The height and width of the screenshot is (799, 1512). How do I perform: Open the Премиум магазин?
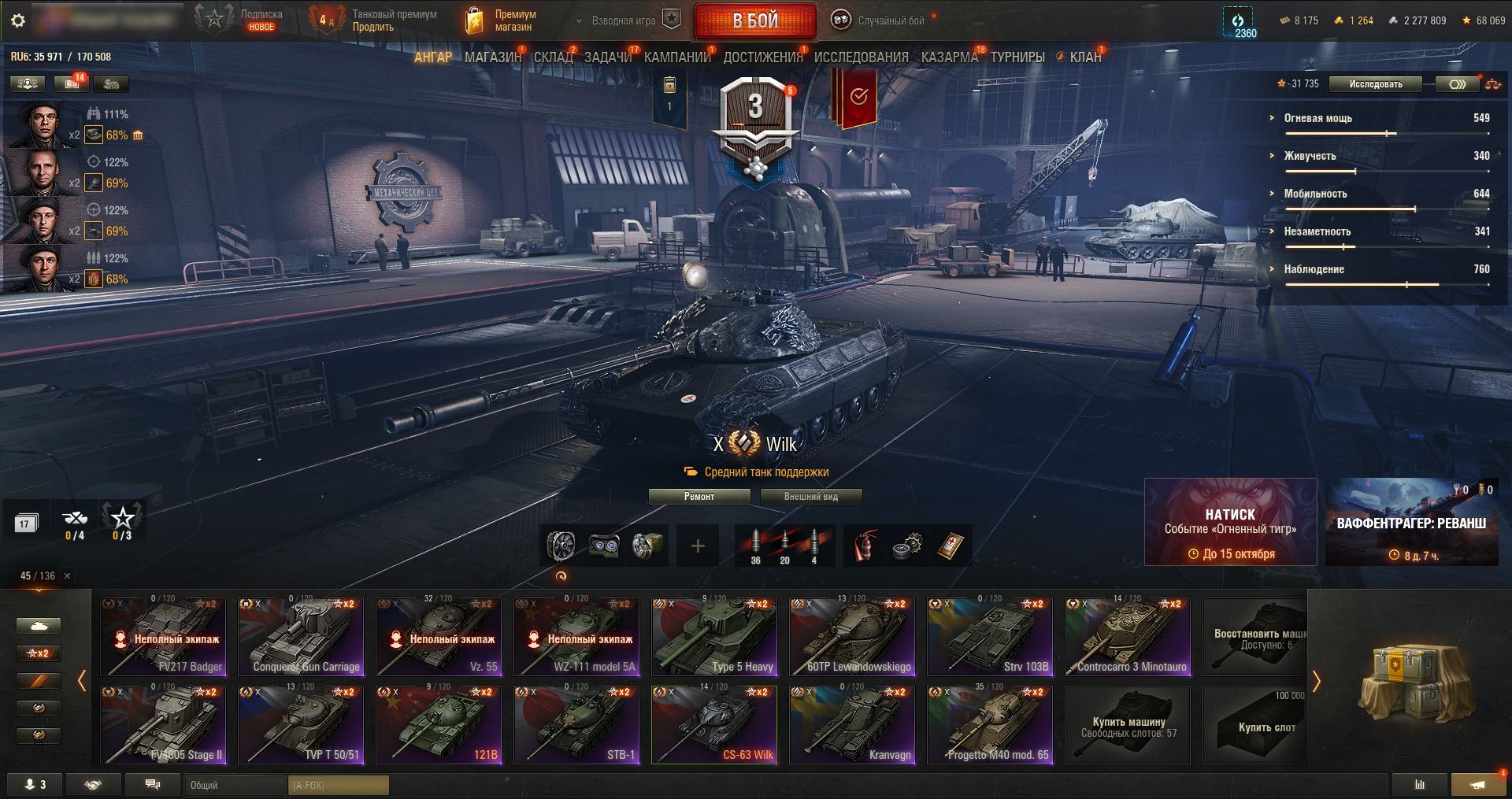501,20
